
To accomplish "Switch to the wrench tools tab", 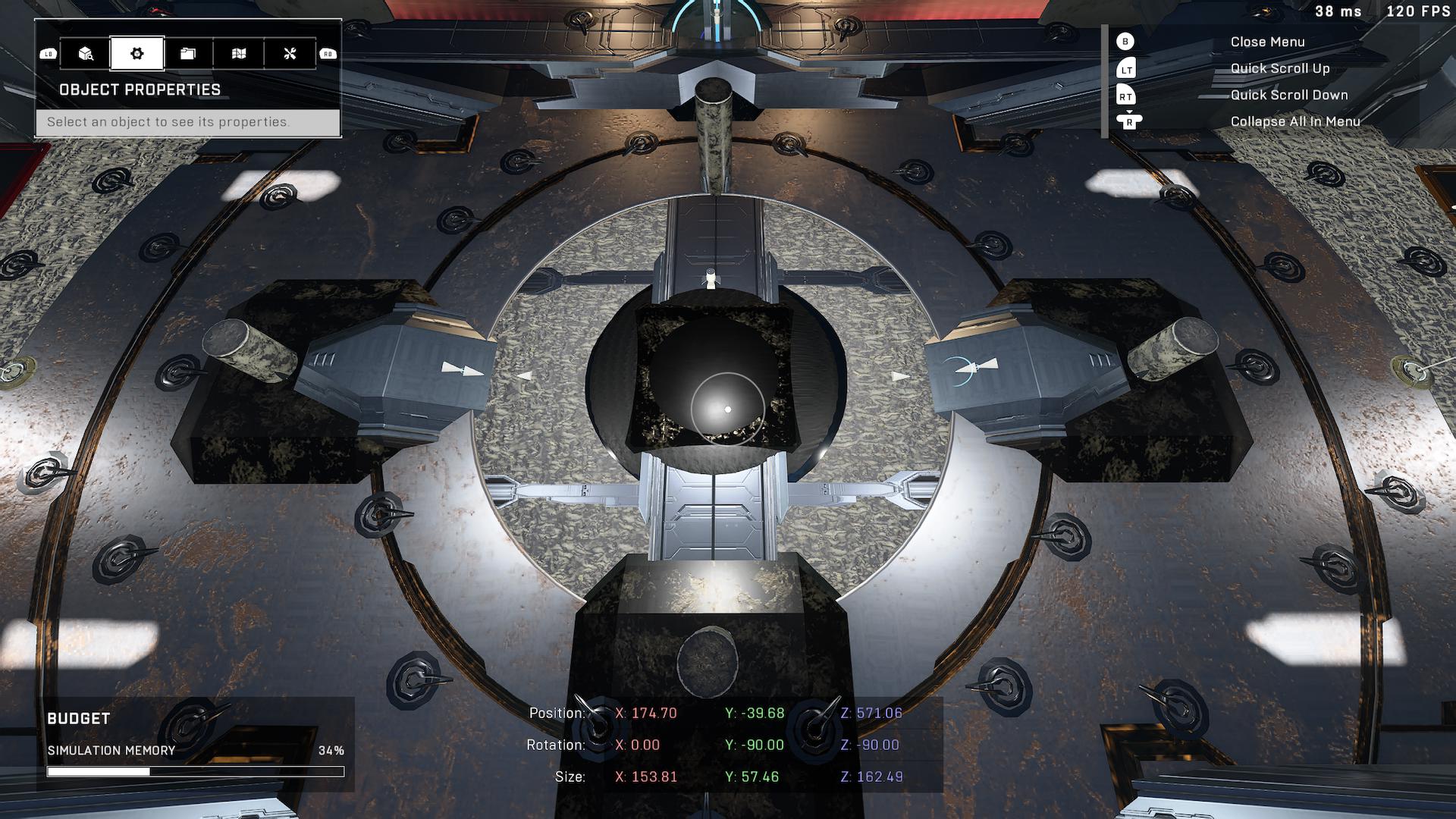I will (x=290, y=54).
